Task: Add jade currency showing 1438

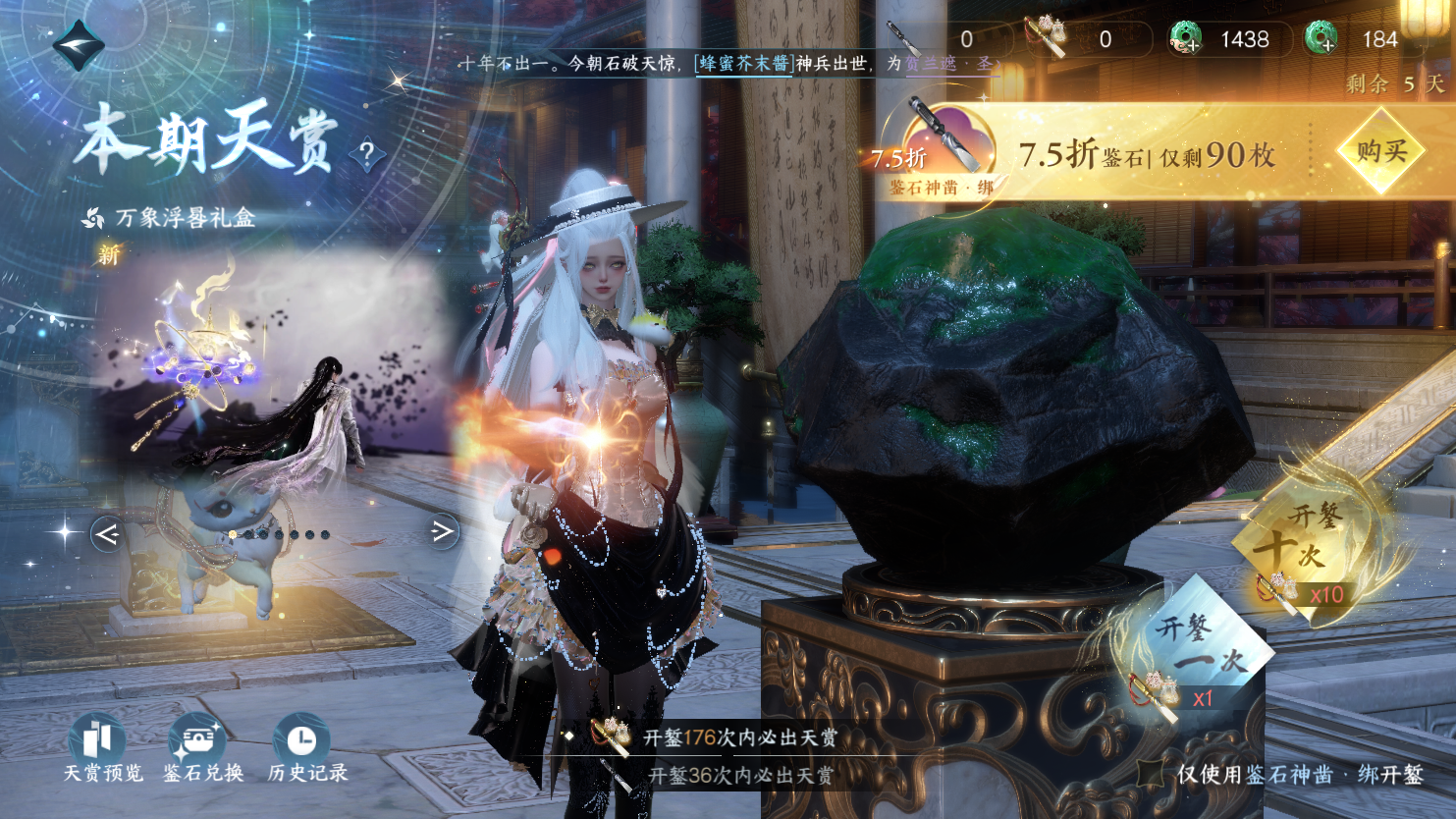Action: point(1187,39)
